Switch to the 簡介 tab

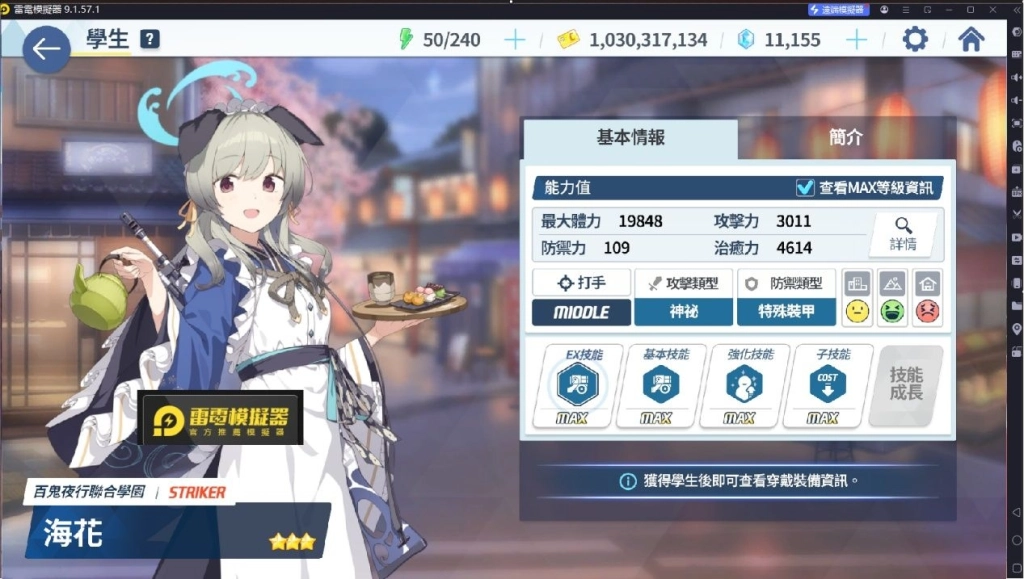click(x=845, y=138)
